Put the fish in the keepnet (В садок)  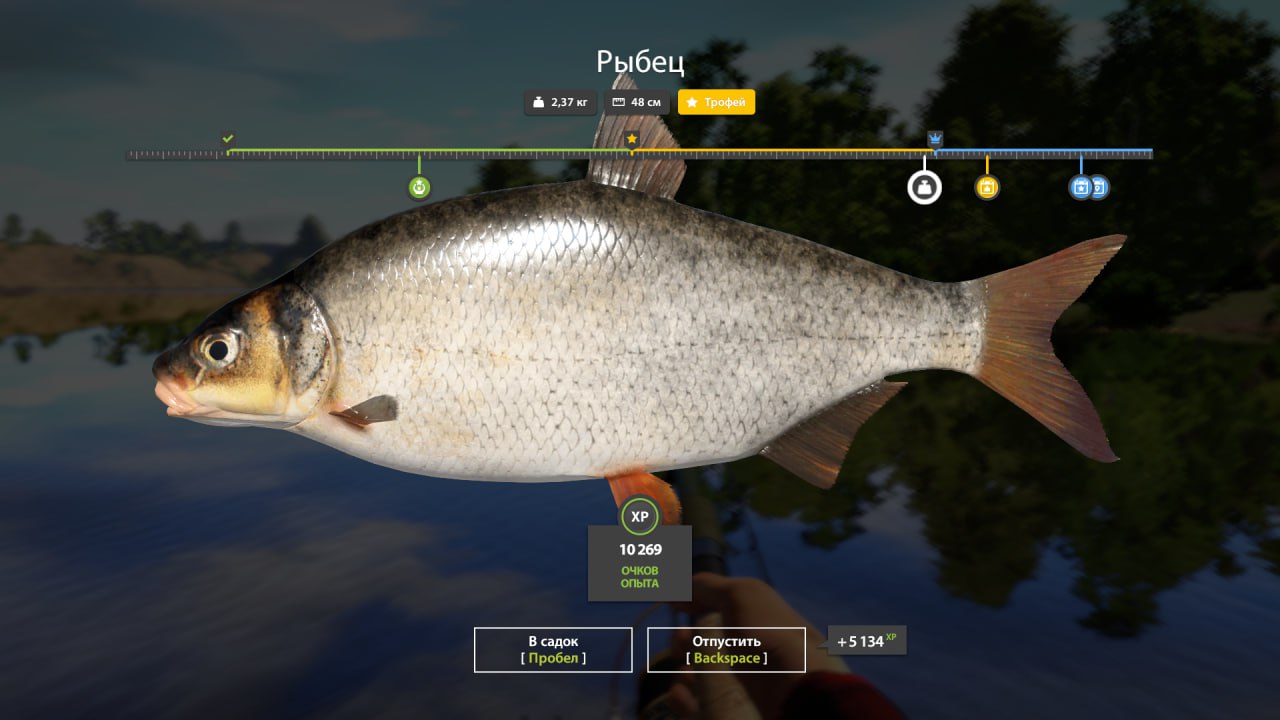[x=553, y=649]
